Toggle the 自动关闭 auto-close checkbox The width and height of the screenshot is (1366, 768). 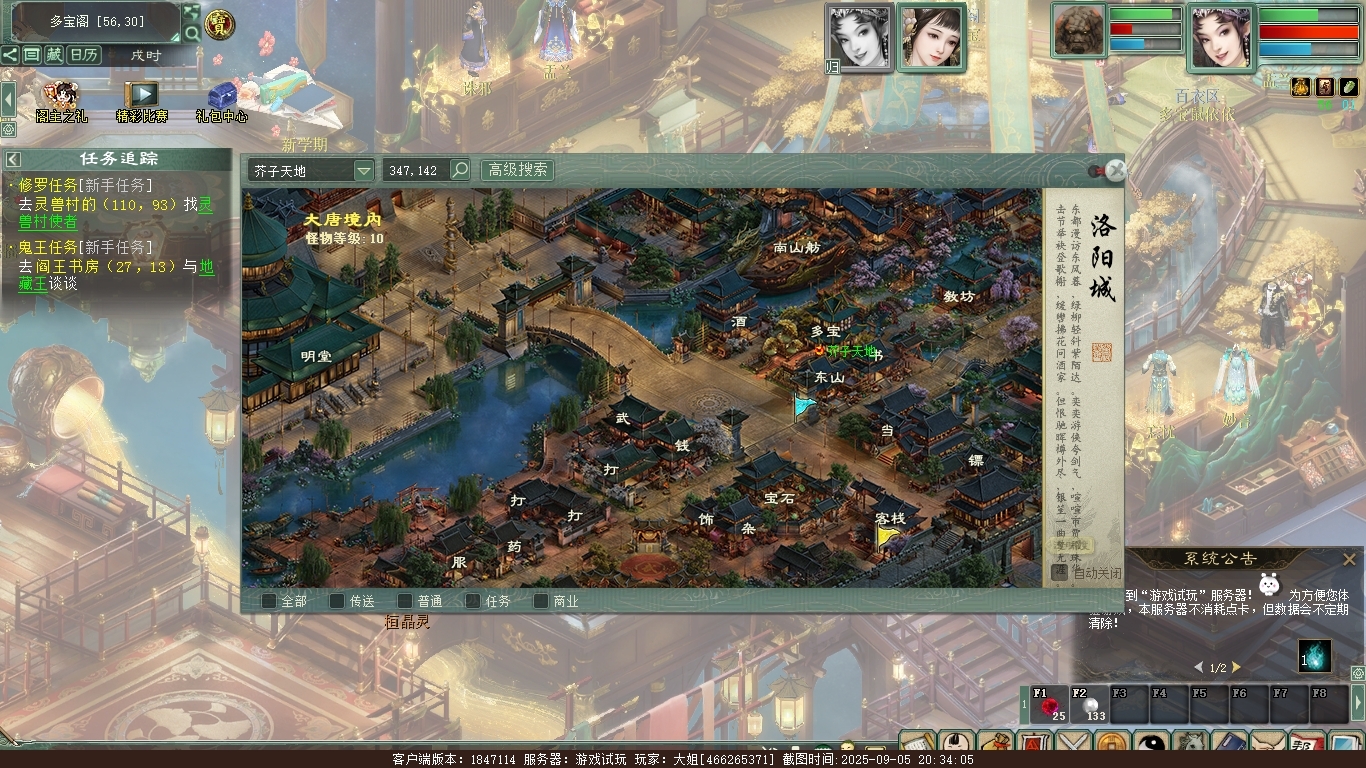pos(1060,573)
